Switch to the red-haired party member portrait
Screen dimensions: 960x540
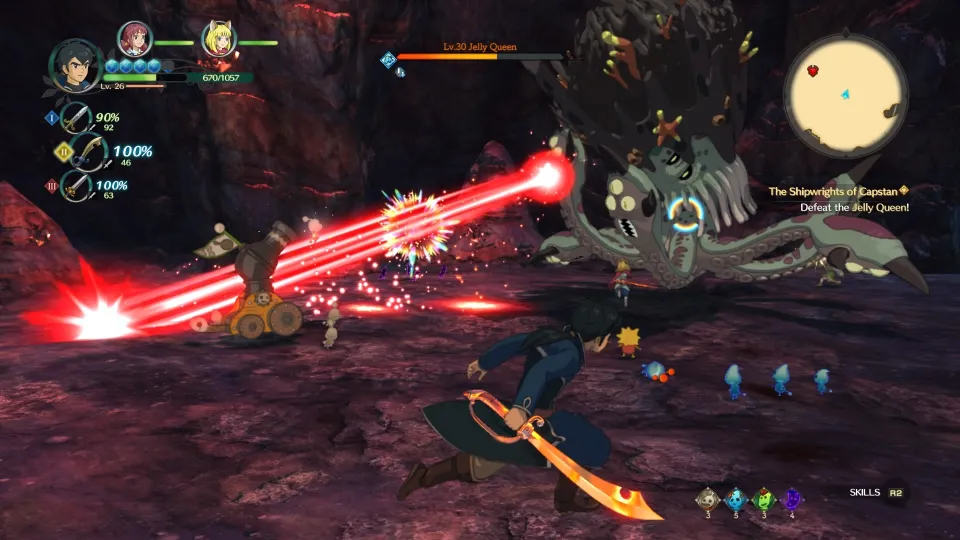click(x=134, y=39)
